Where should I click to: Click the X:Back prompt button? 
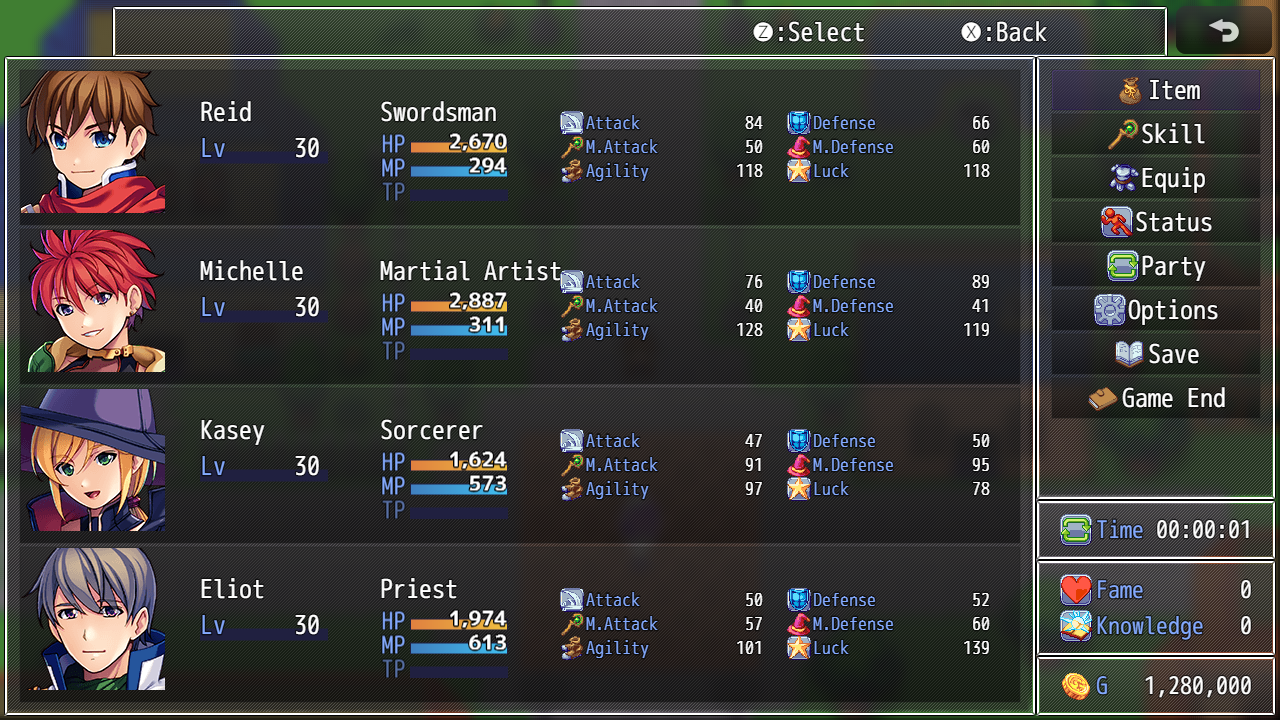pyautogui.click(x=1004, y=33)
